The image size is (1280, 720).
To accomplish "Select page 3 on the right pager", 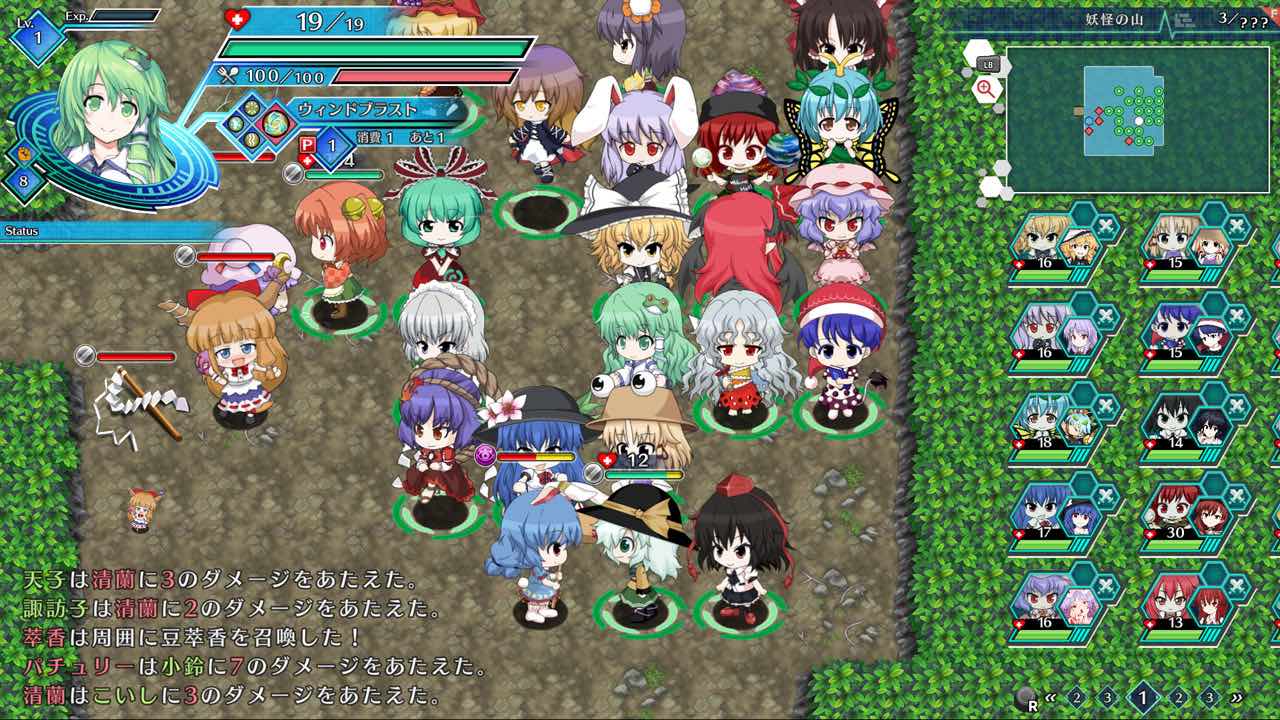I will pos(1210,697).
